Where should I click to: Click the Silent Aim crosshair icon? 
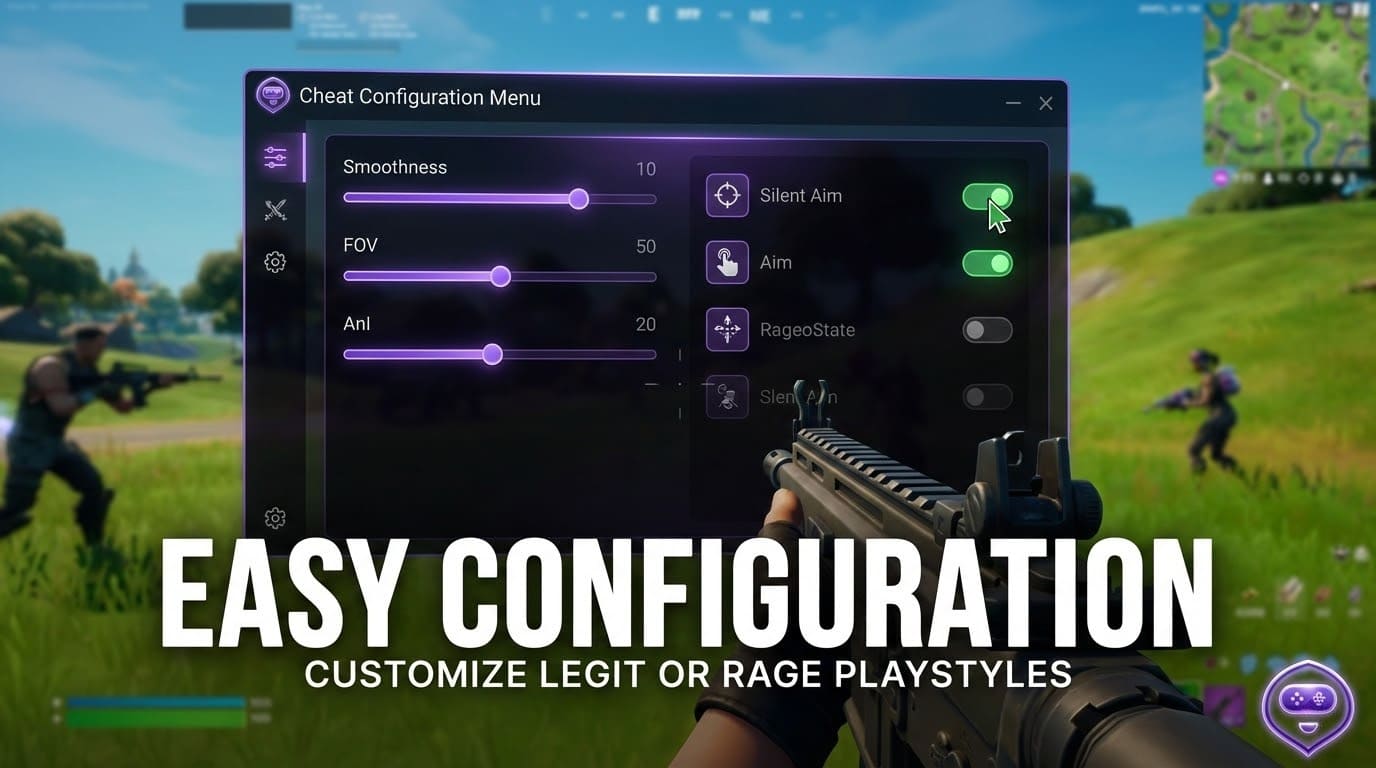[726, 195]
